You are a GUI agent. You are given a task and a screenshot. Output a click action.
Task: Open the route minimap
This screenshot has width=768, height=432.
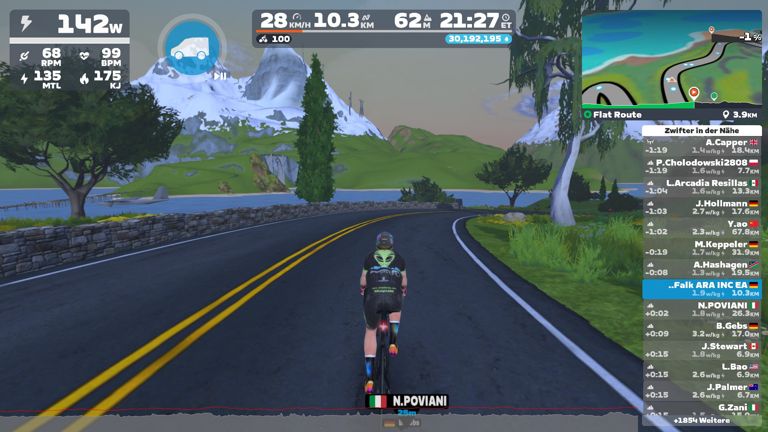[x=671, y=59]
